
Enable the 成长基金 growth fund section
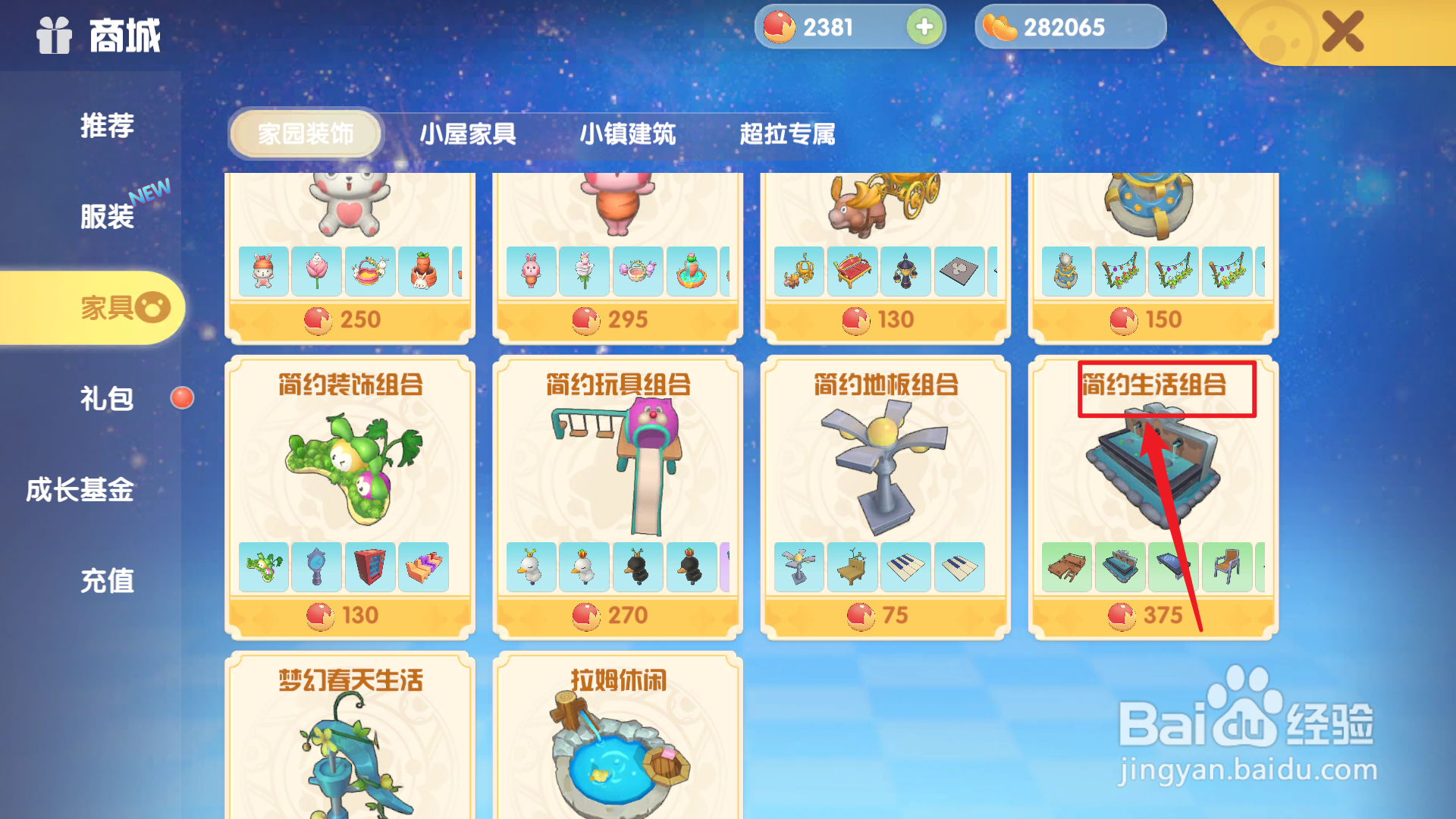point(80,491)
